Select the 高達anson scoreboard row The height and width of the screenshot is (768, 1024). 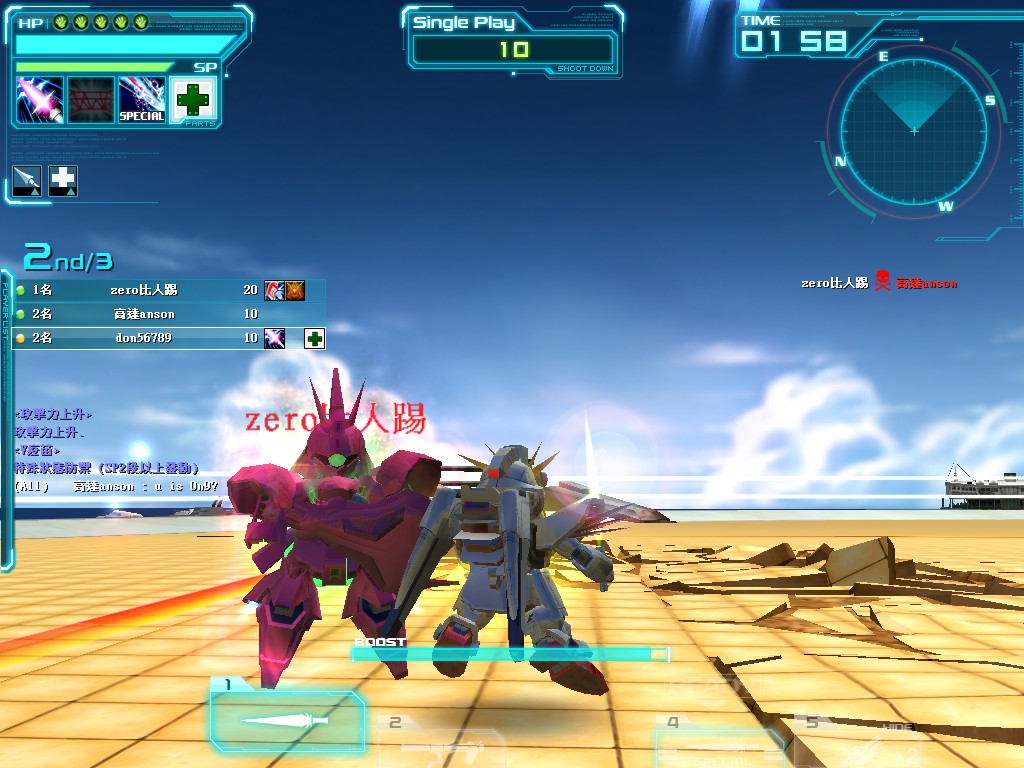pyautogui.click(x=165, y=314)
